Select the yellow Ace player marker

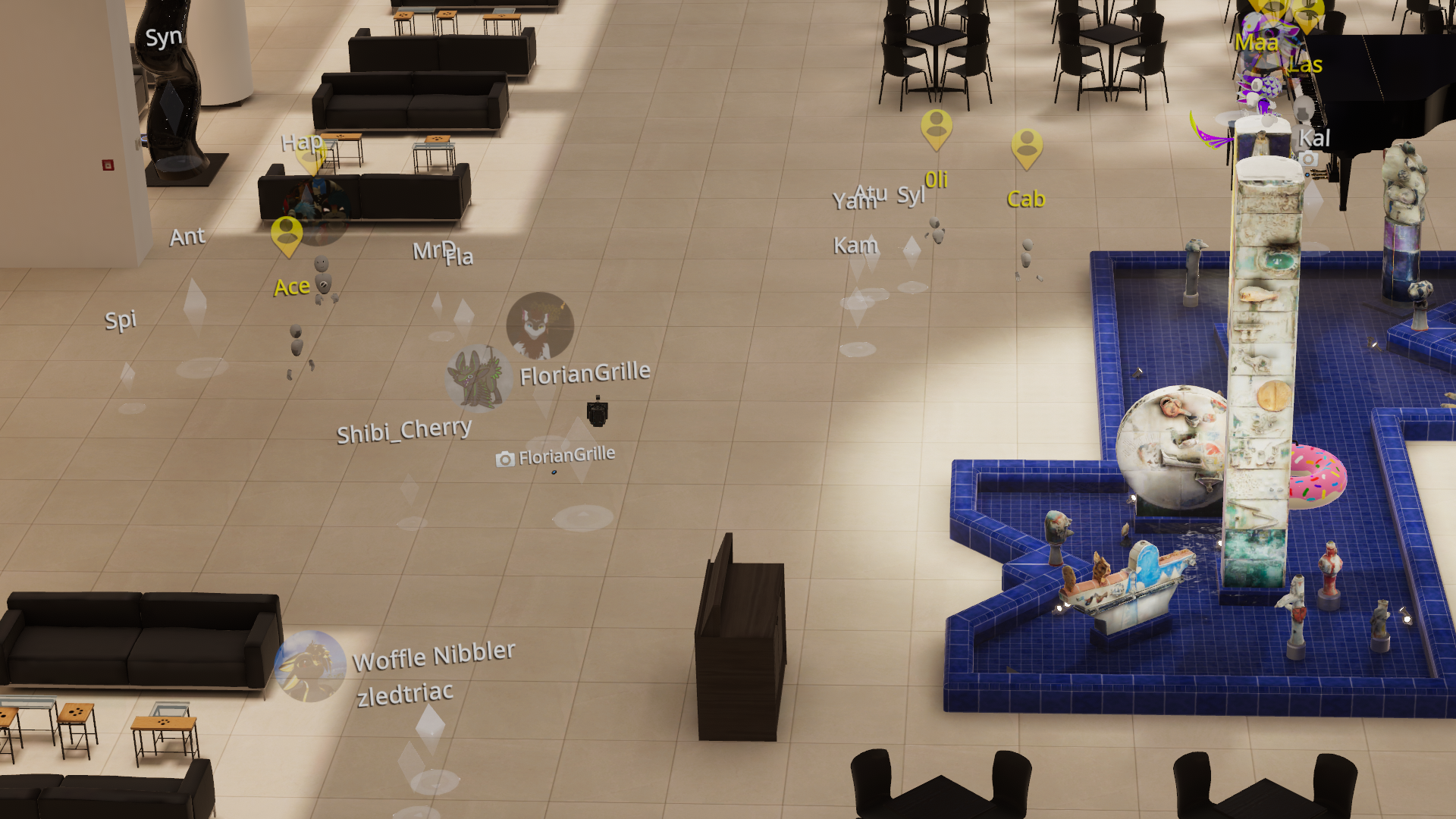287,235
